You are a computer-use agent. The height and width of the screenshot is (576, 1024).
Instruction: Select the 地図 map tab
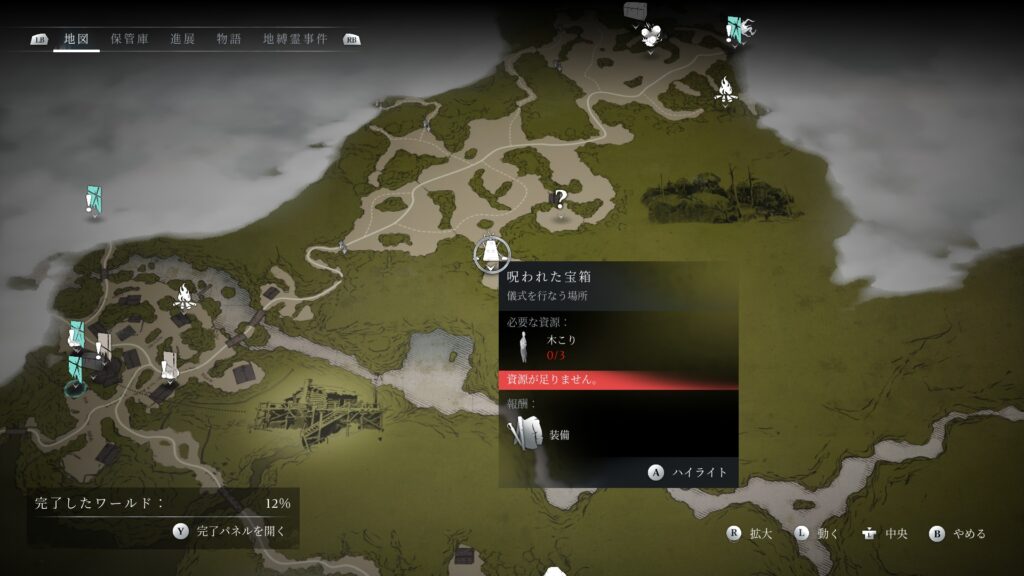(76, 39)
